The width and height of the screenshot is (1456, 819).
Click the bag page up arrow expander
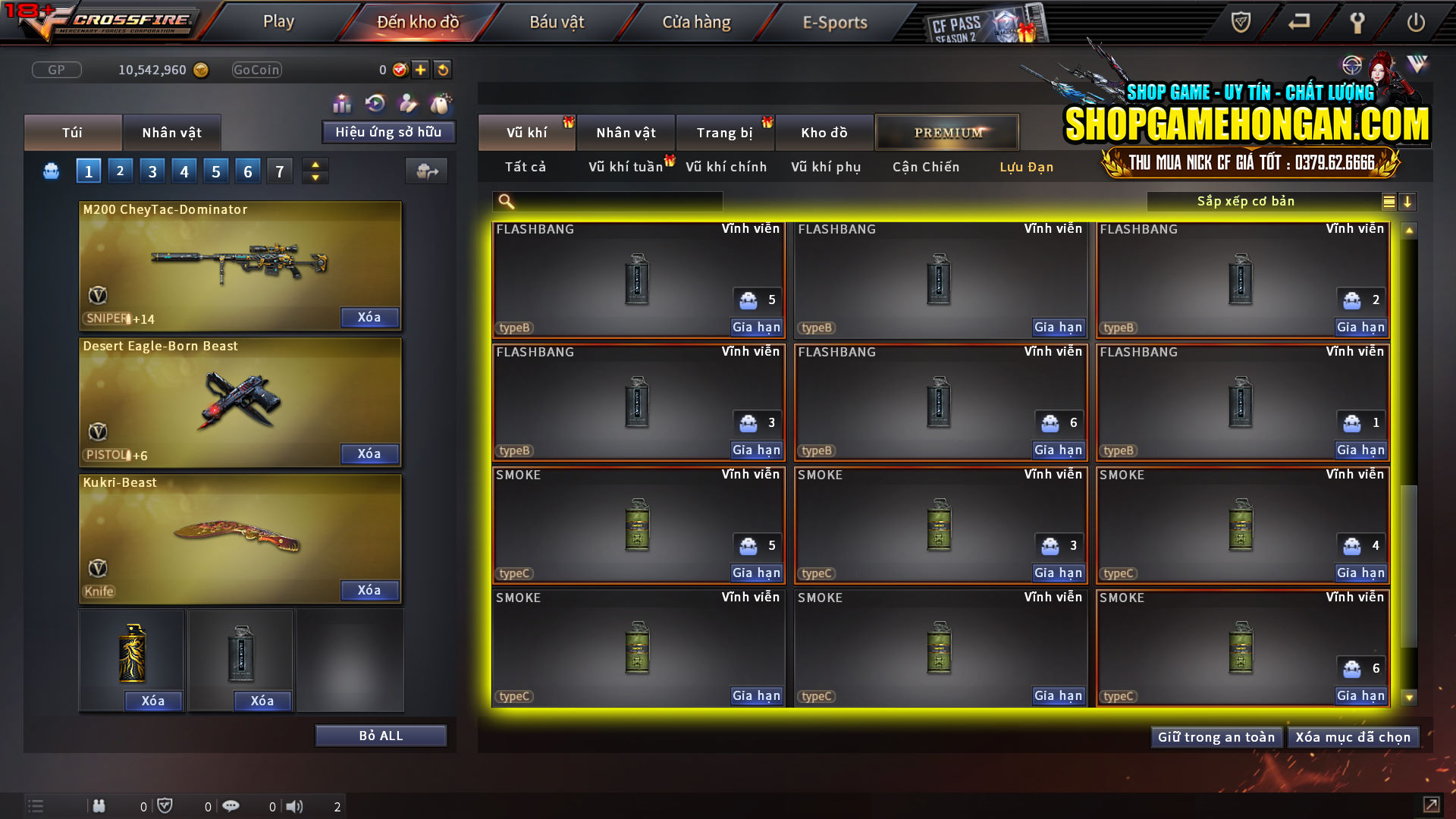tap(315, 165)
